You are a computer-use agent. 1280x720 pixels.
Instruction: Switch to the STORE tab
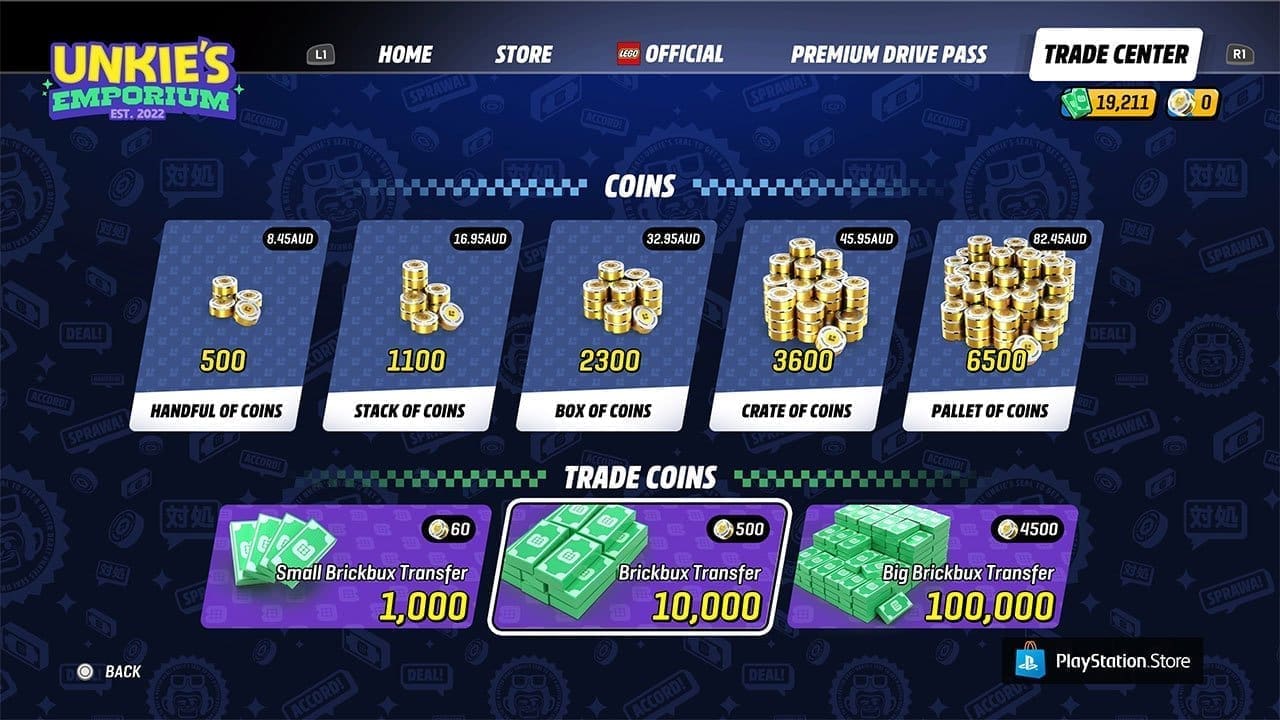pos(521,55)
